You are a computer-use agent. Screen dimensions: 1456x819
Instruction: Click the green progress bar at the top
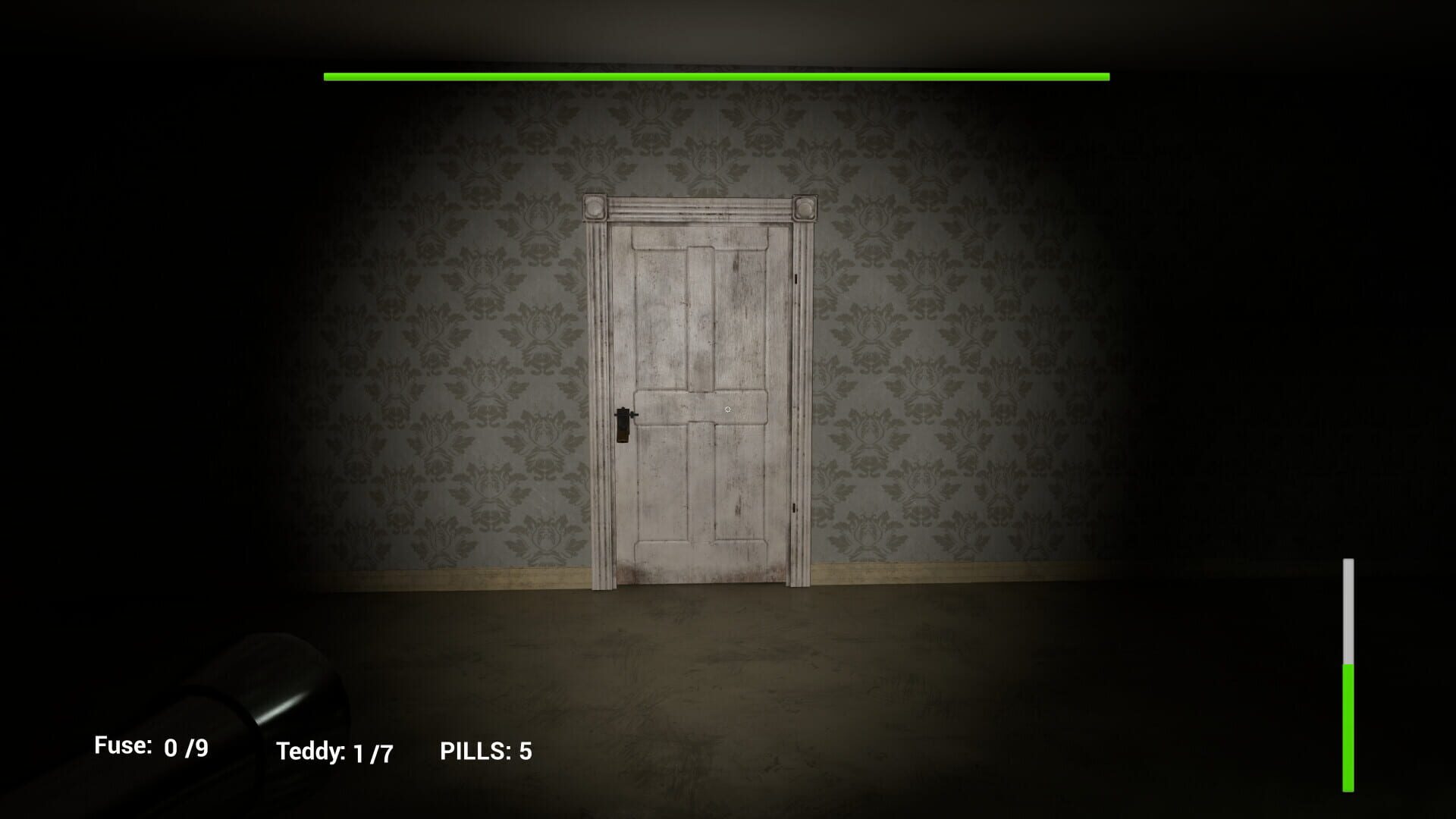[717, 76]
